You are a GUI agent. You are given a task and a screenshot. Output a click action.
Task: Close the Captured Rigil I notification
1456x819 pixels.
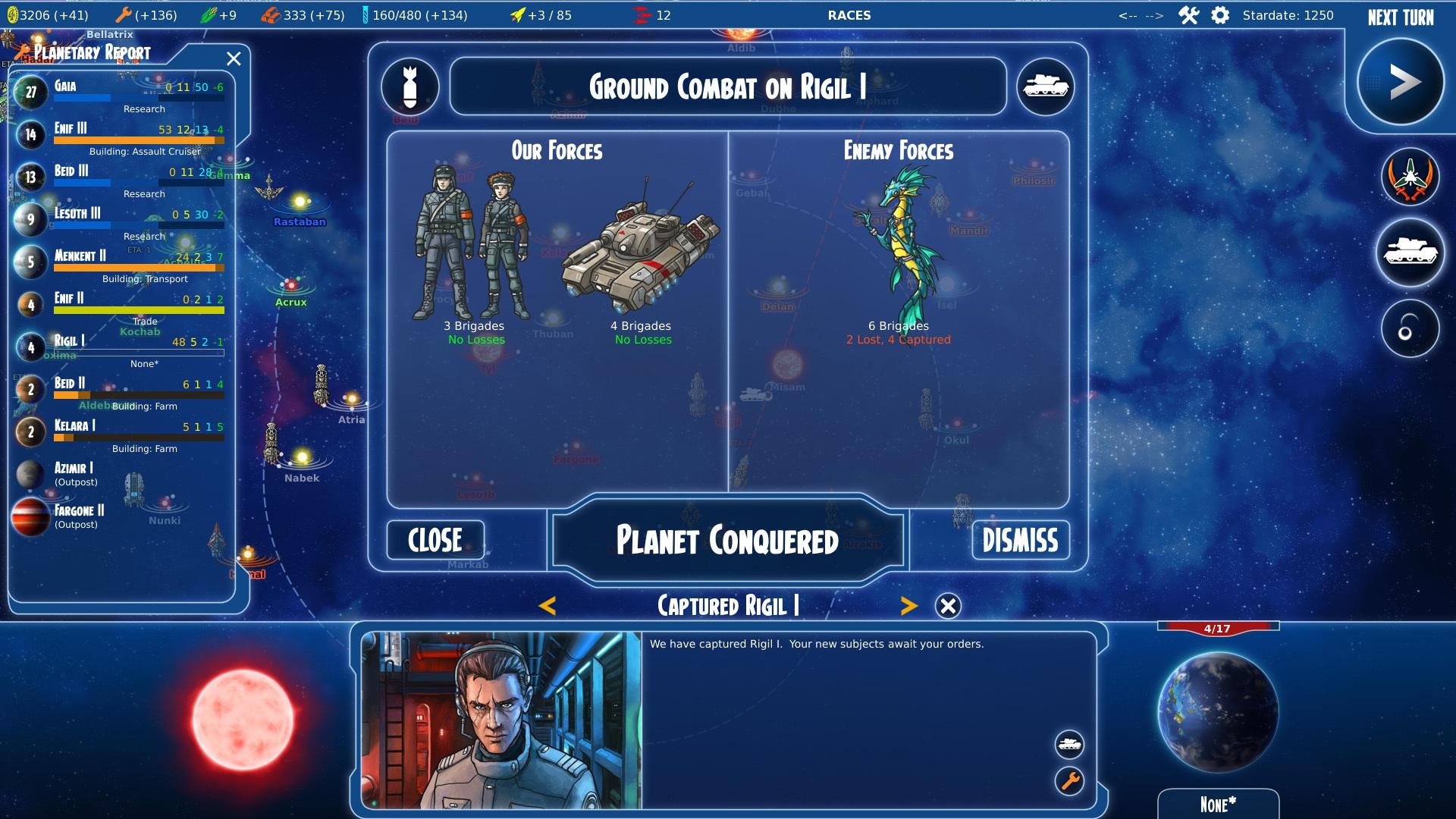[x=948, y=606]
